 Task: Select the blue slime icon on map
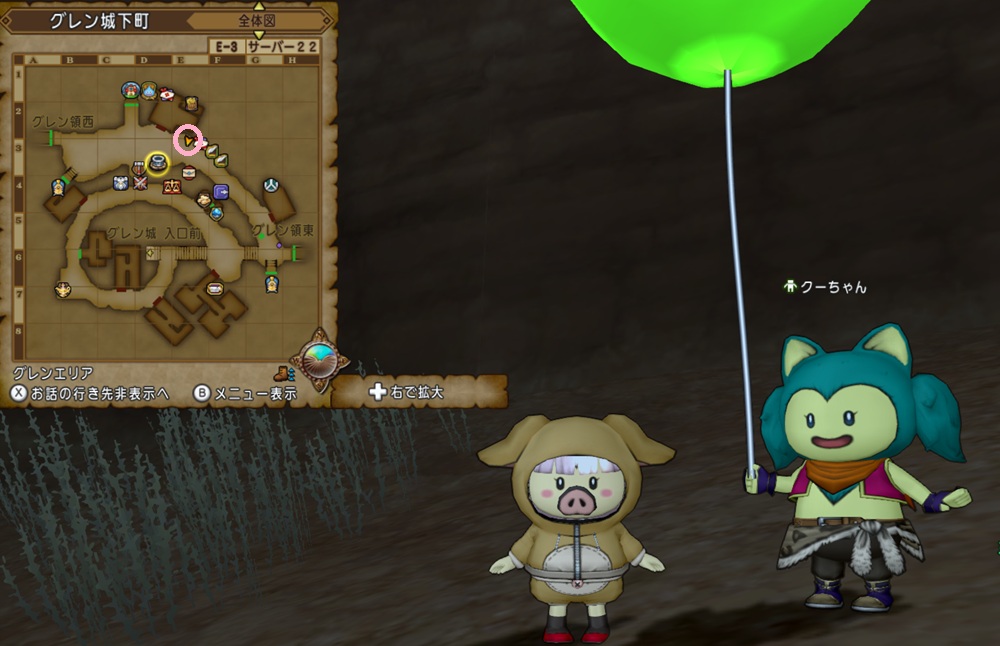pos(148,92)
